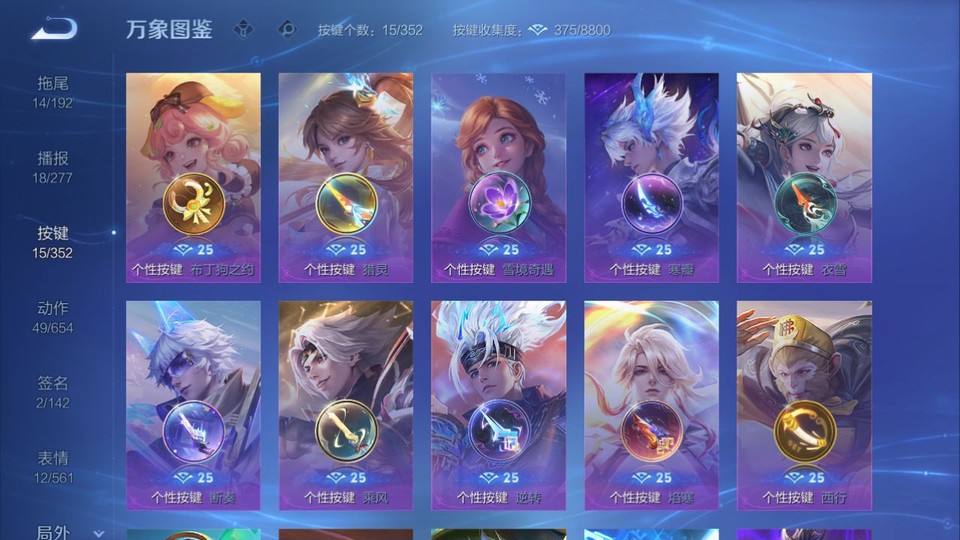Switch to the 签名 tab
The image size is (960, 540).
pyautogui.click(x=53, y=391)
